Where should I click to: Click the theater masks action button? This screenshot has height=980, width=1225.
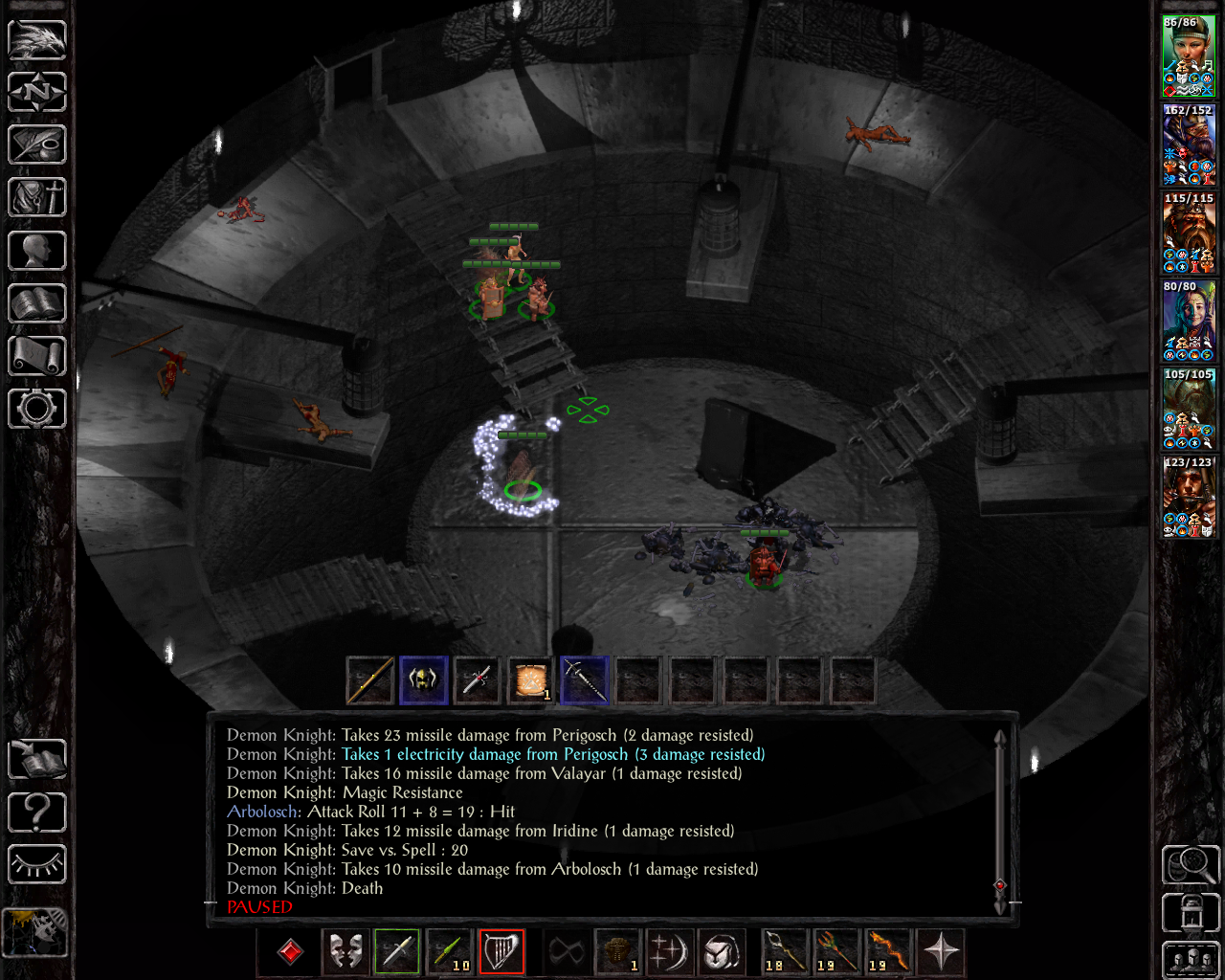coord(345,952)
